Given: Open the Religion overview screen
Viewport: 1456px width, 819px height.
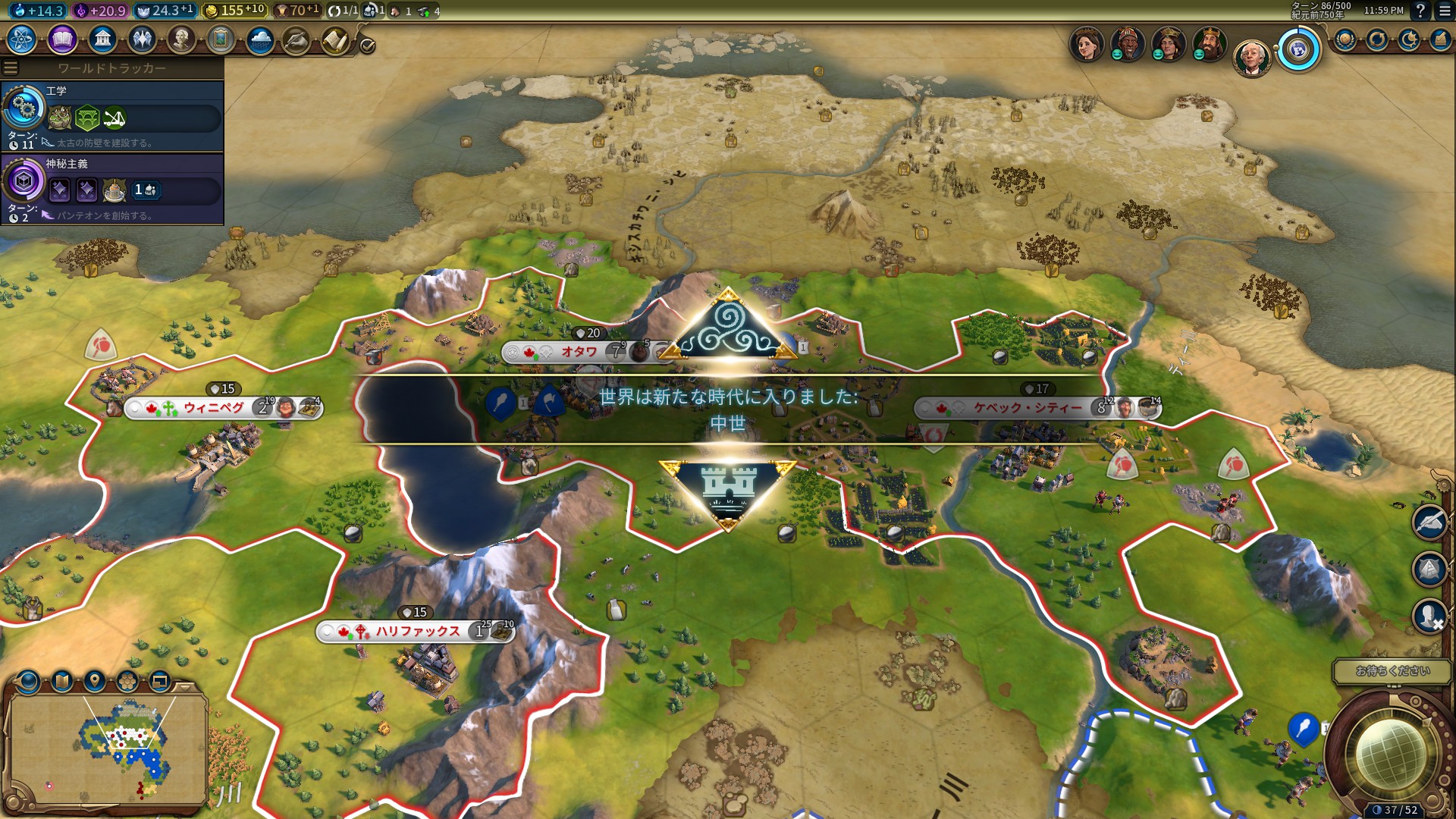Looking at the screenshot, I should coord(142,43).
